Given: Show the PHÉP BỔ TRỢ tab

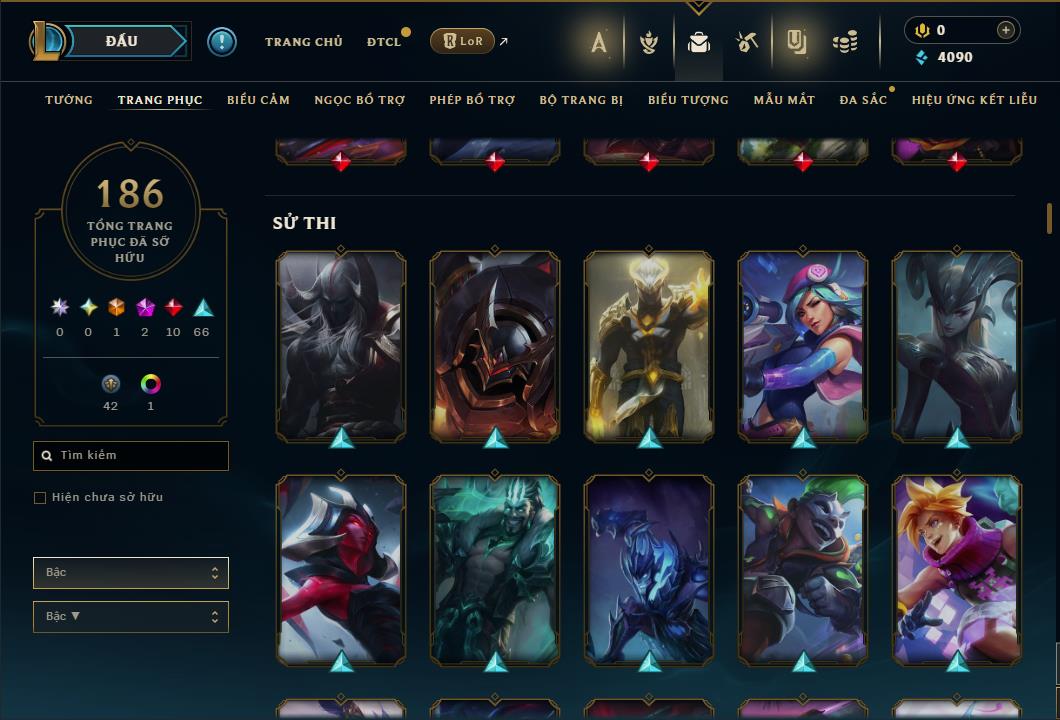Looking at the screenshot, I should tap(472, 100).
